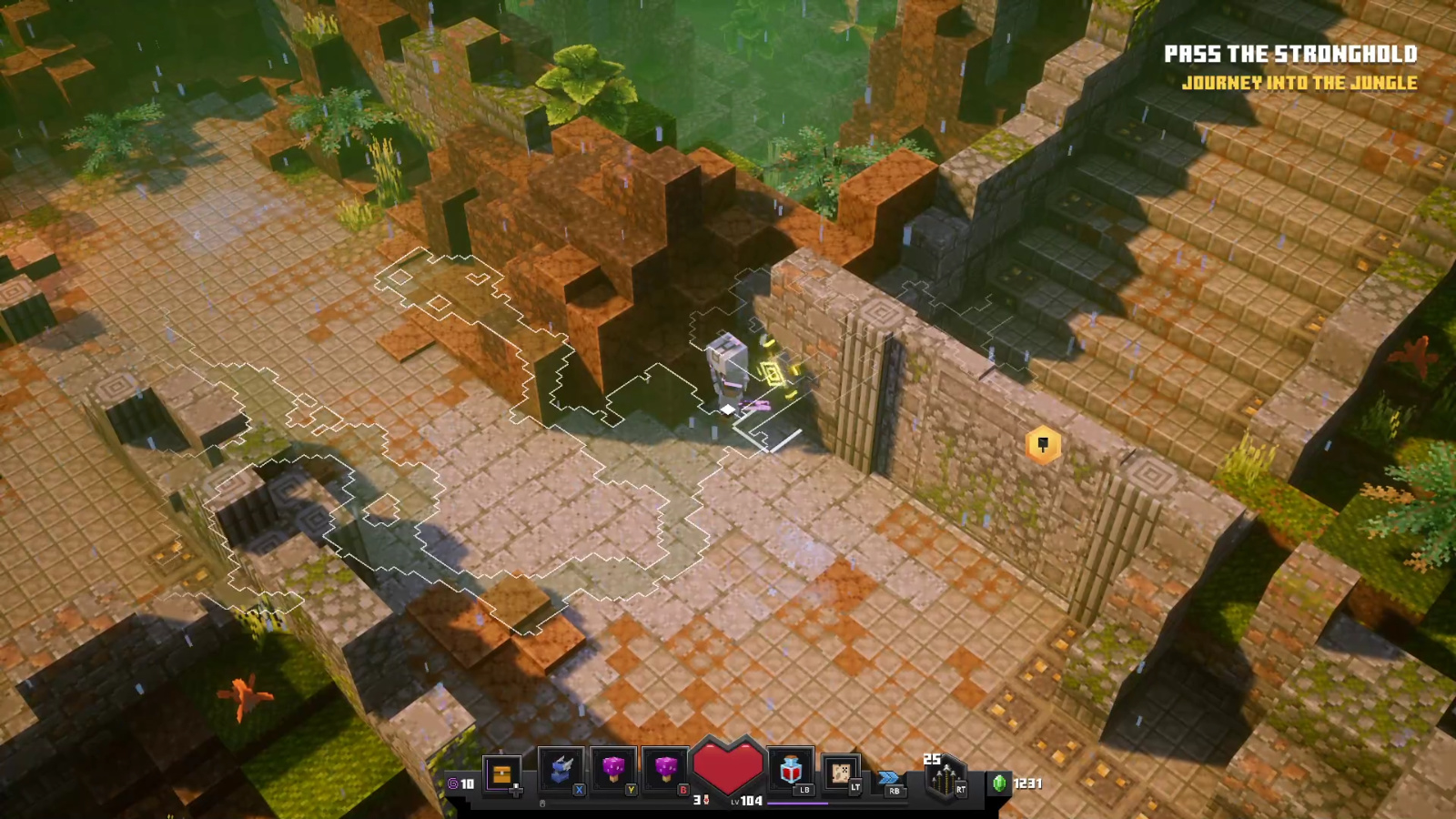Trigger the blue arrows dodge roll
1456x819 pixels.
[889, 779]
